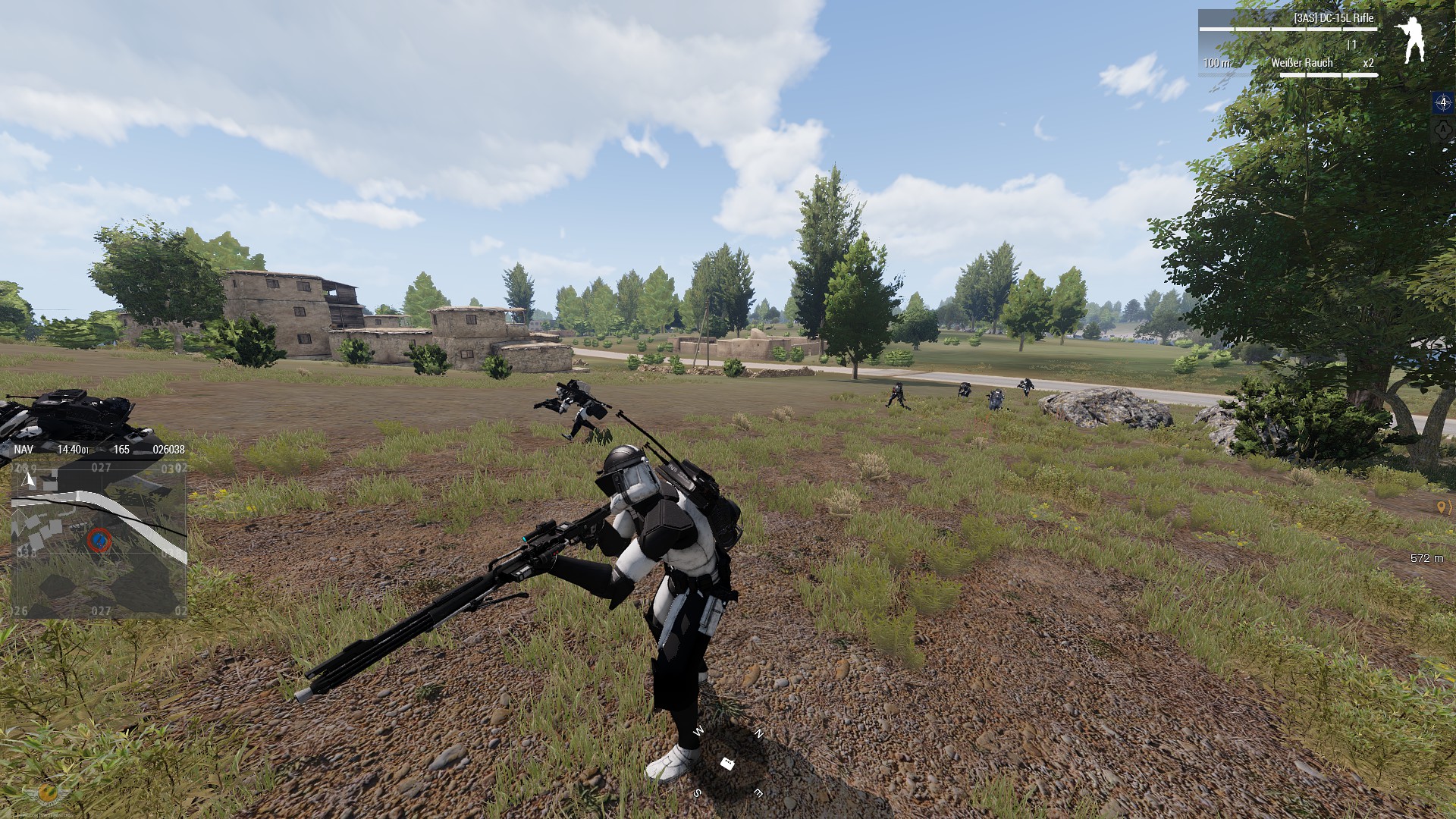Click the DC-15L Rifle weapon name
The image size is (1456, 819).
point(1333,18)
